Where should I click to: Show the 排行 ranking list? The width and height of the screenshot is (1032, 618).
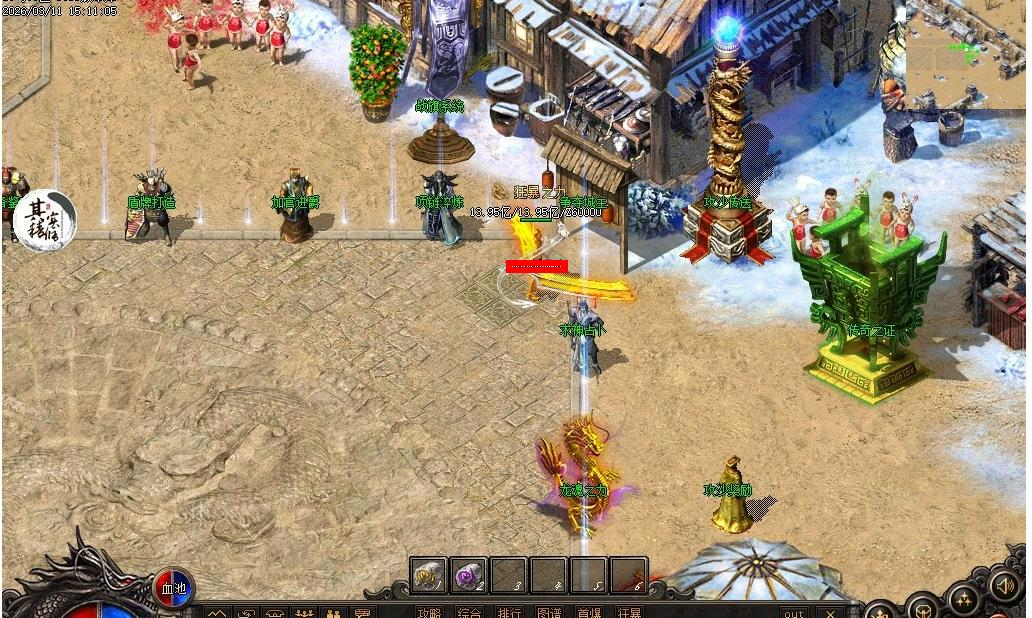(509, 611)
